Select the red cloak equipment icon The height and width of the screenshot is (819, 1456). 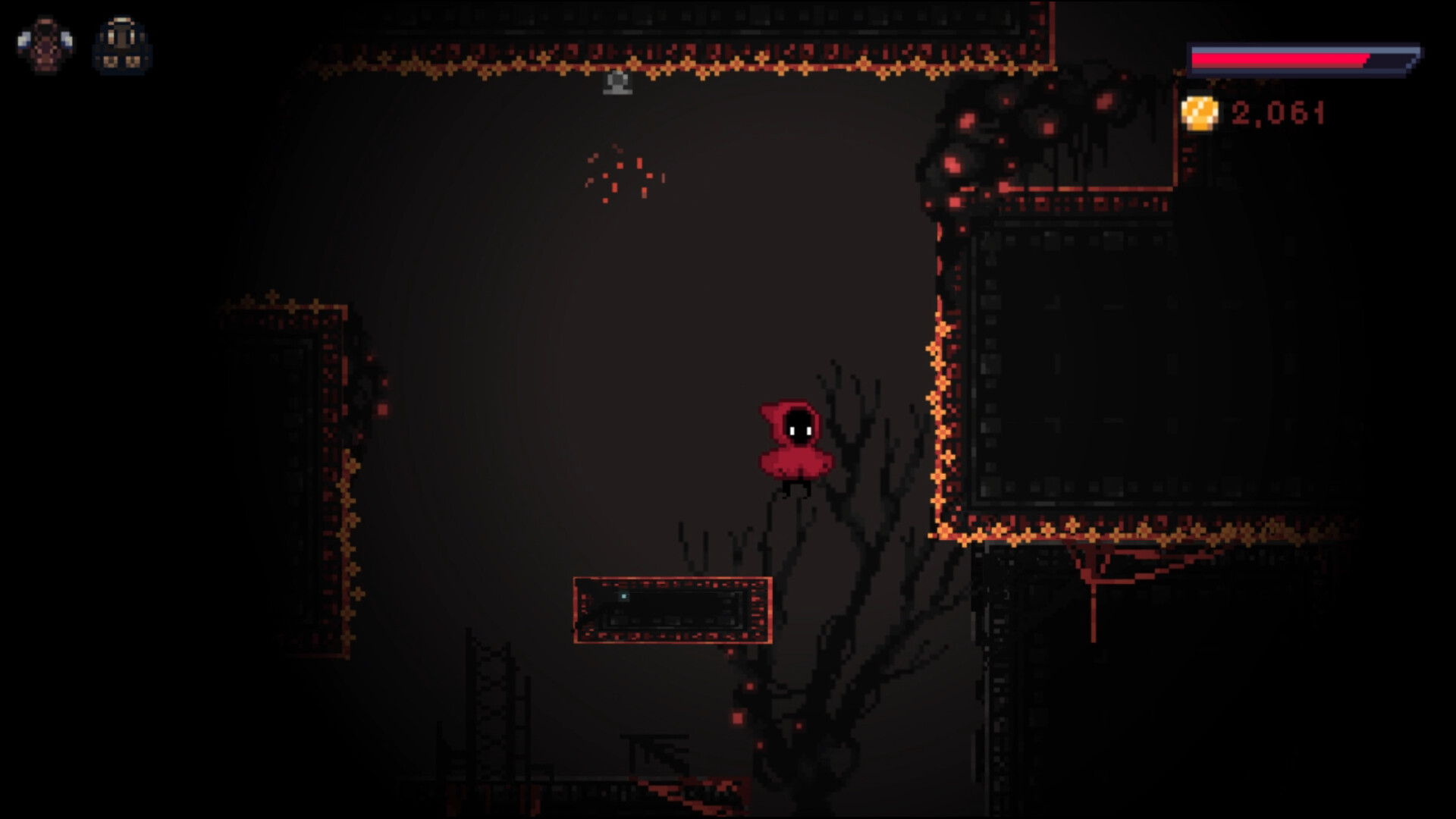pos(47,44)
